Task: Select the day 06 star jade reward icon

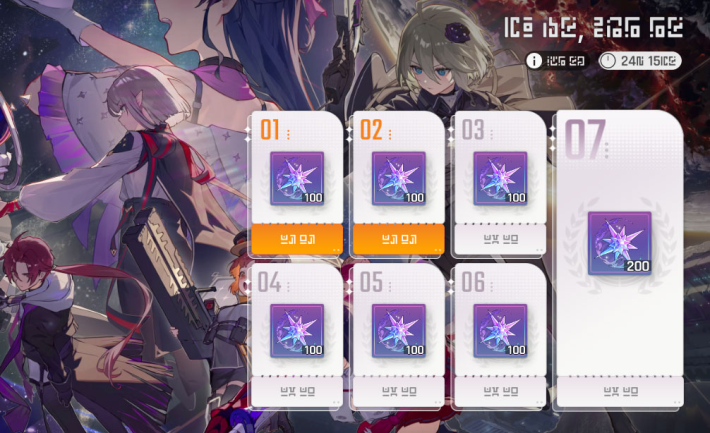Action: click(500, 331)
